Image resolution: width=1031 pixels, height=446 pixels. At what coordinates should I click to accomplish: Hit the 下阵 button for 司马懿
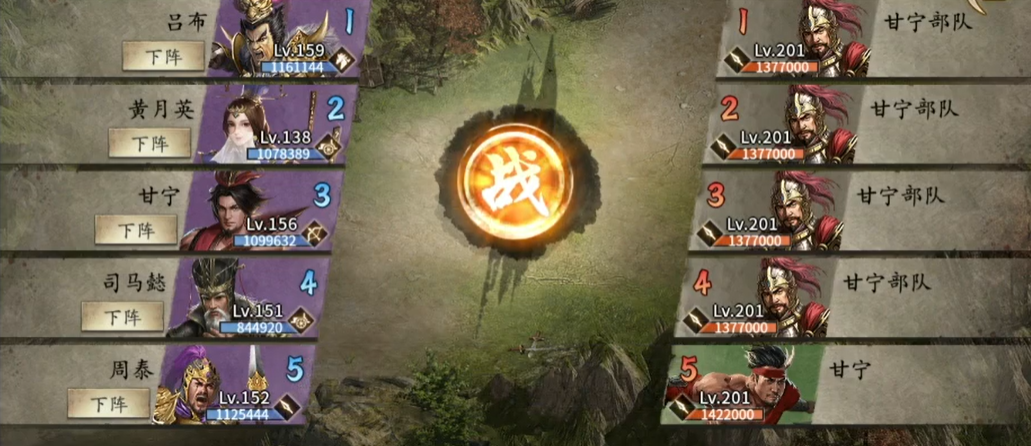click(x=122, y=317)
